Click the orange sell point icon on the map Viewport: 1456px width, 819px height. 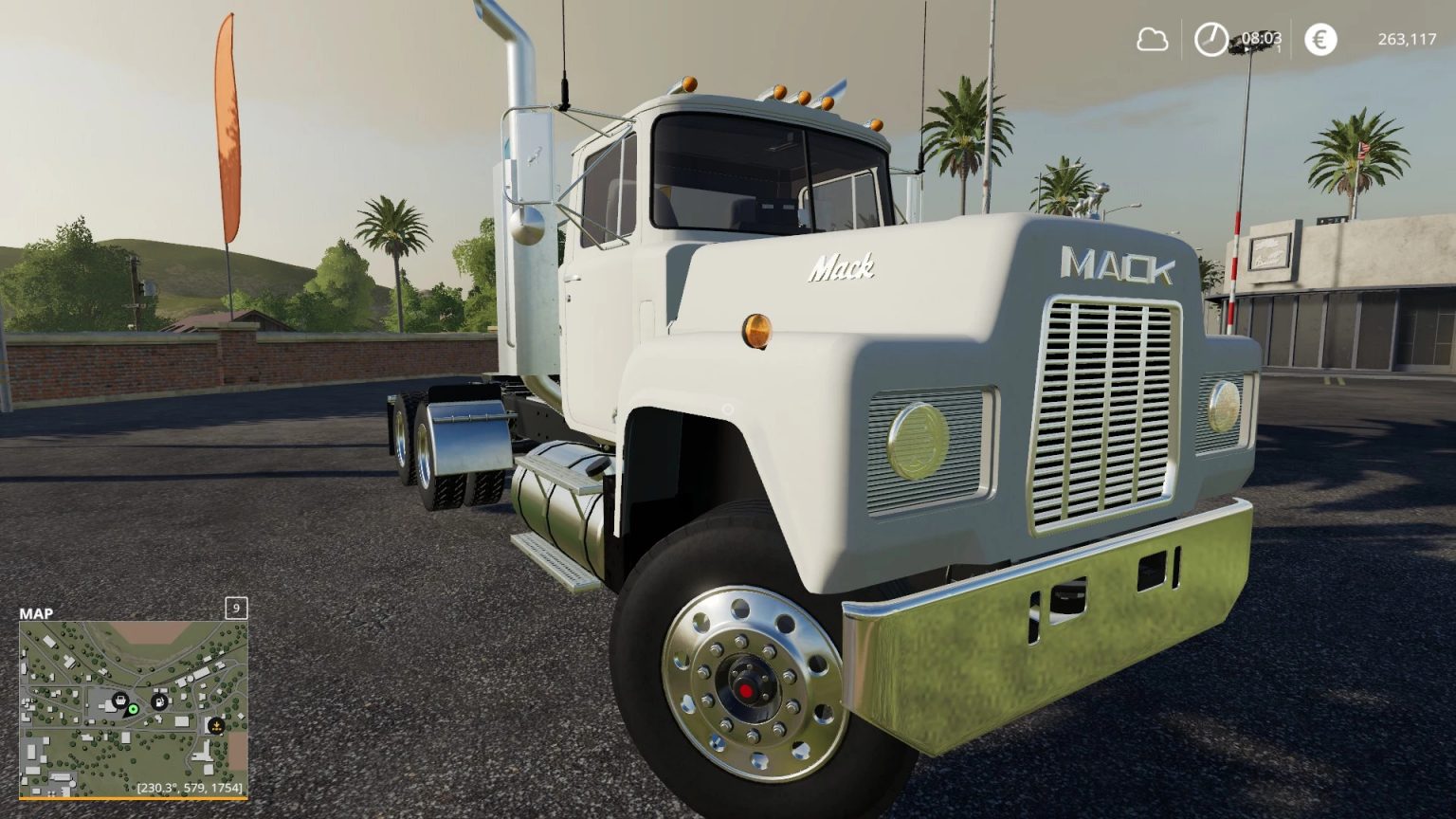[217, 725]
